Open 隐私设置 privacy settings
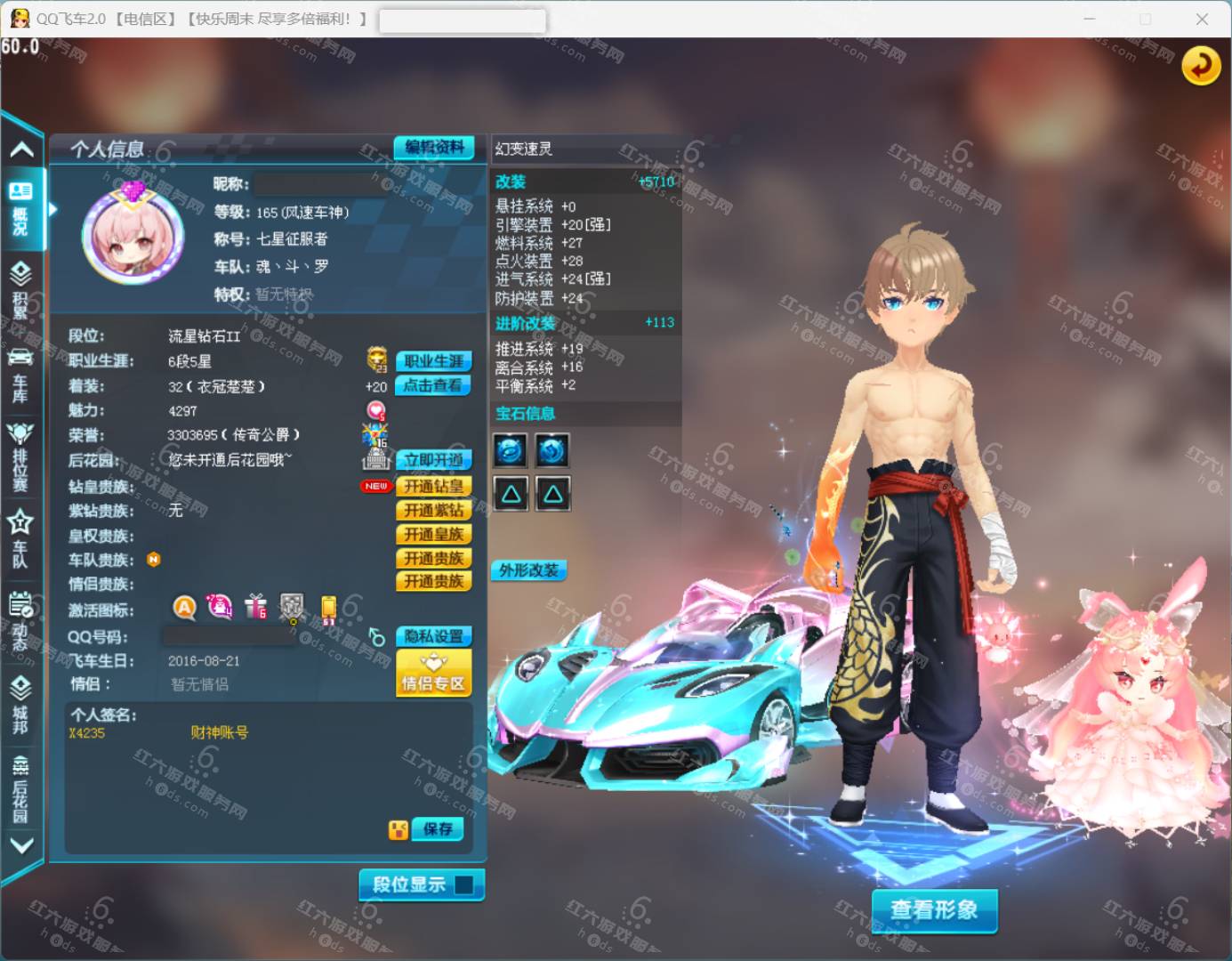Screen dimensions: 1232x961 [x=433, y=636]
